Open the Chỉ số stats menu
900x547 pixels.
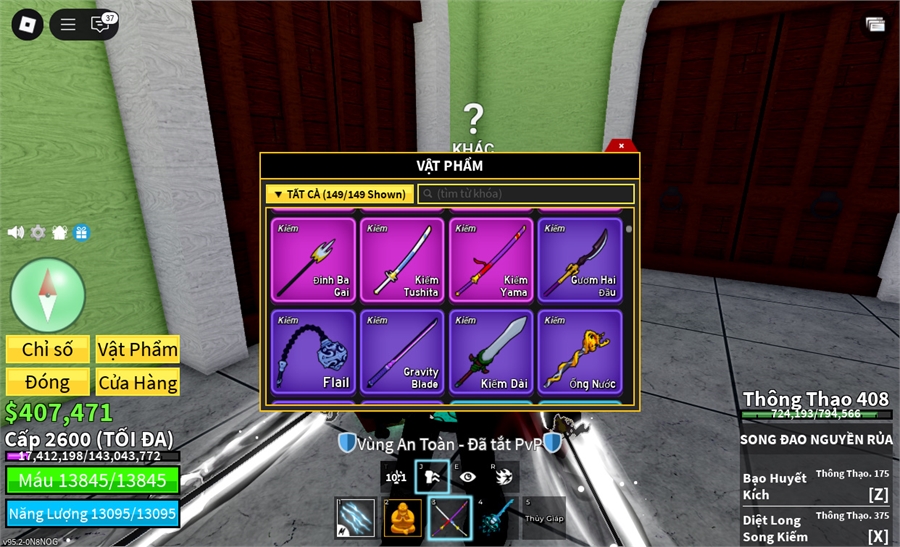(48, 349)
